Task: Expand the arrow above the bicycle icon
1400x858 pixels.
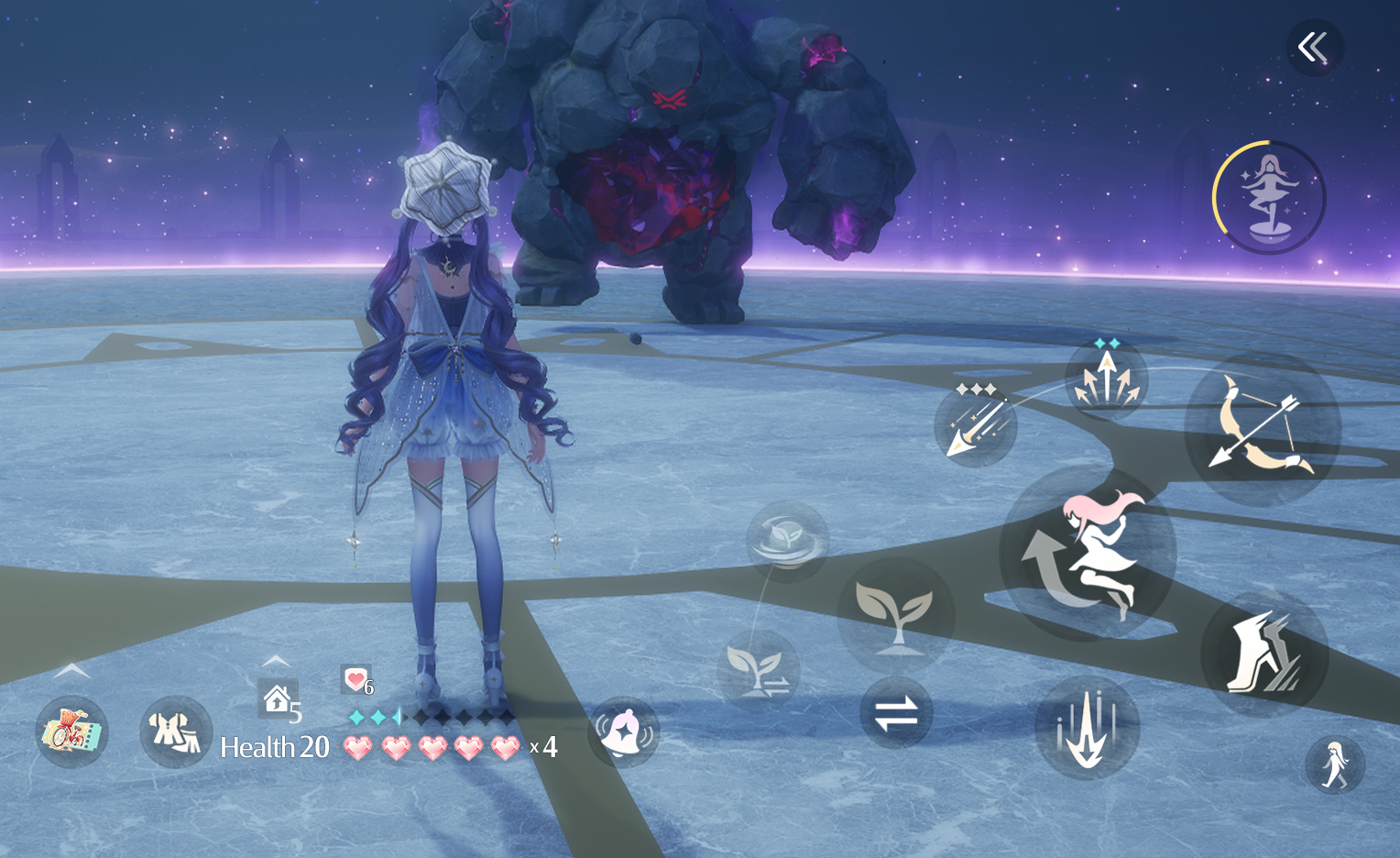Action: pyautogui.click(x=71, y=672)
